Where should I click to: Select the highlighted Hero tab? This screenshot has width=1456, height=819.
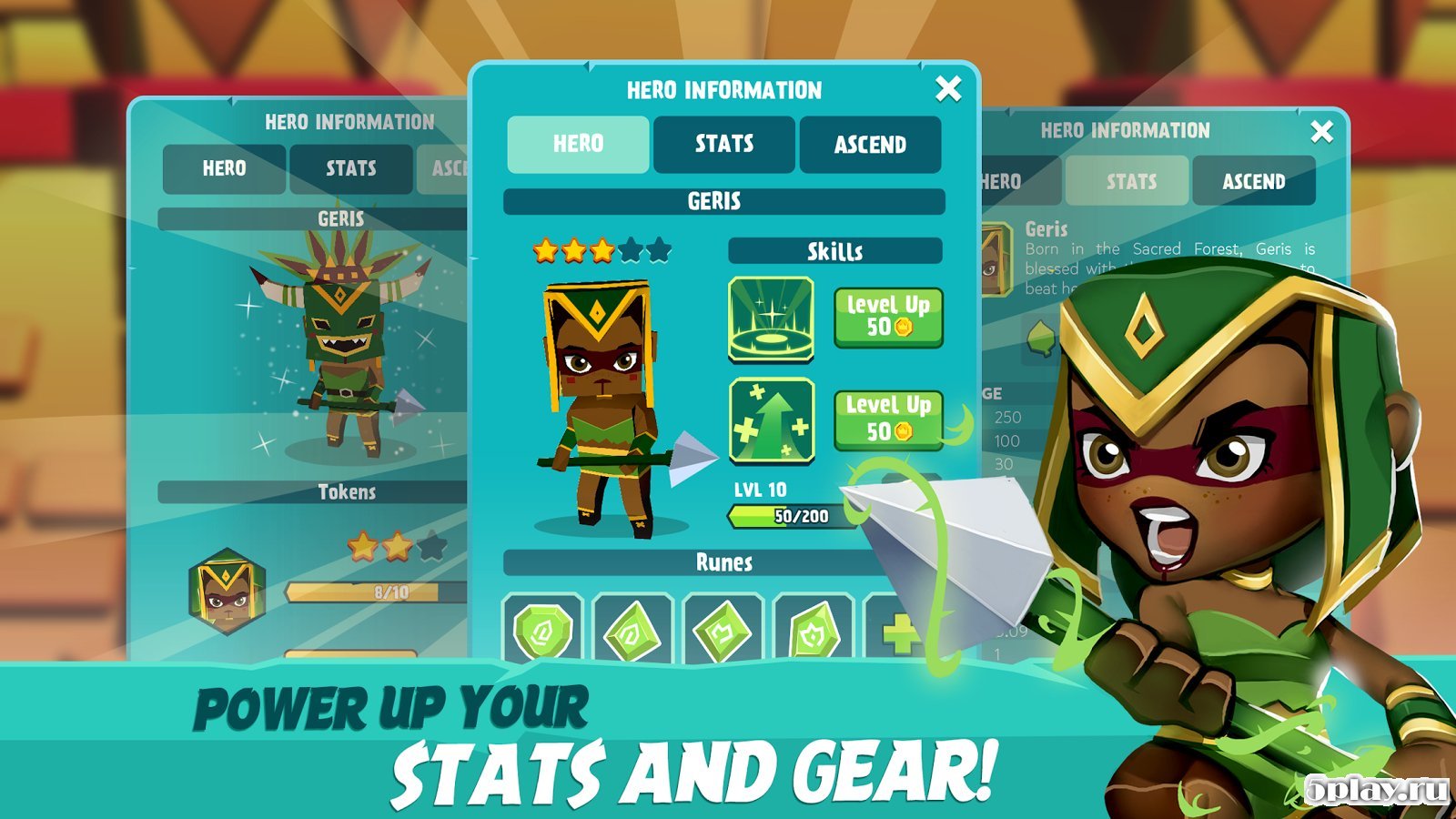click(578, 144)
